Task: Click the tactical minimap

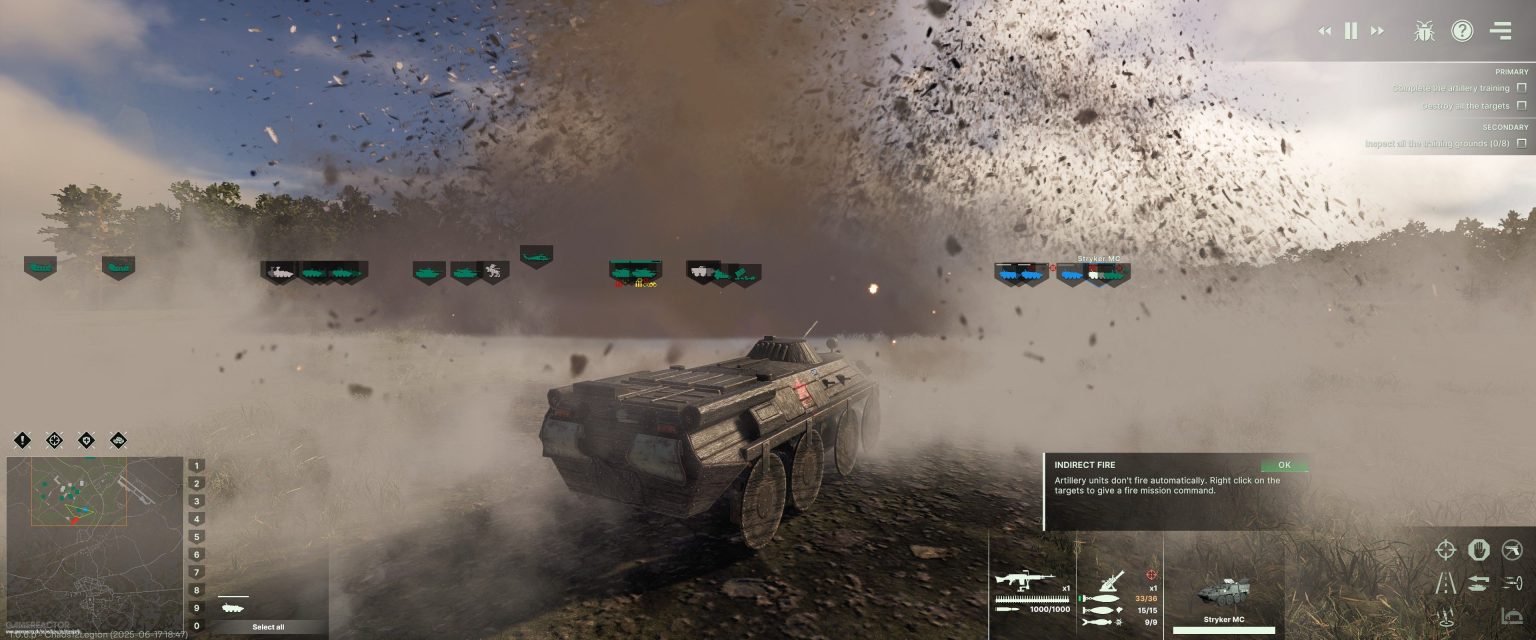Action: click(x=95, y=540)
